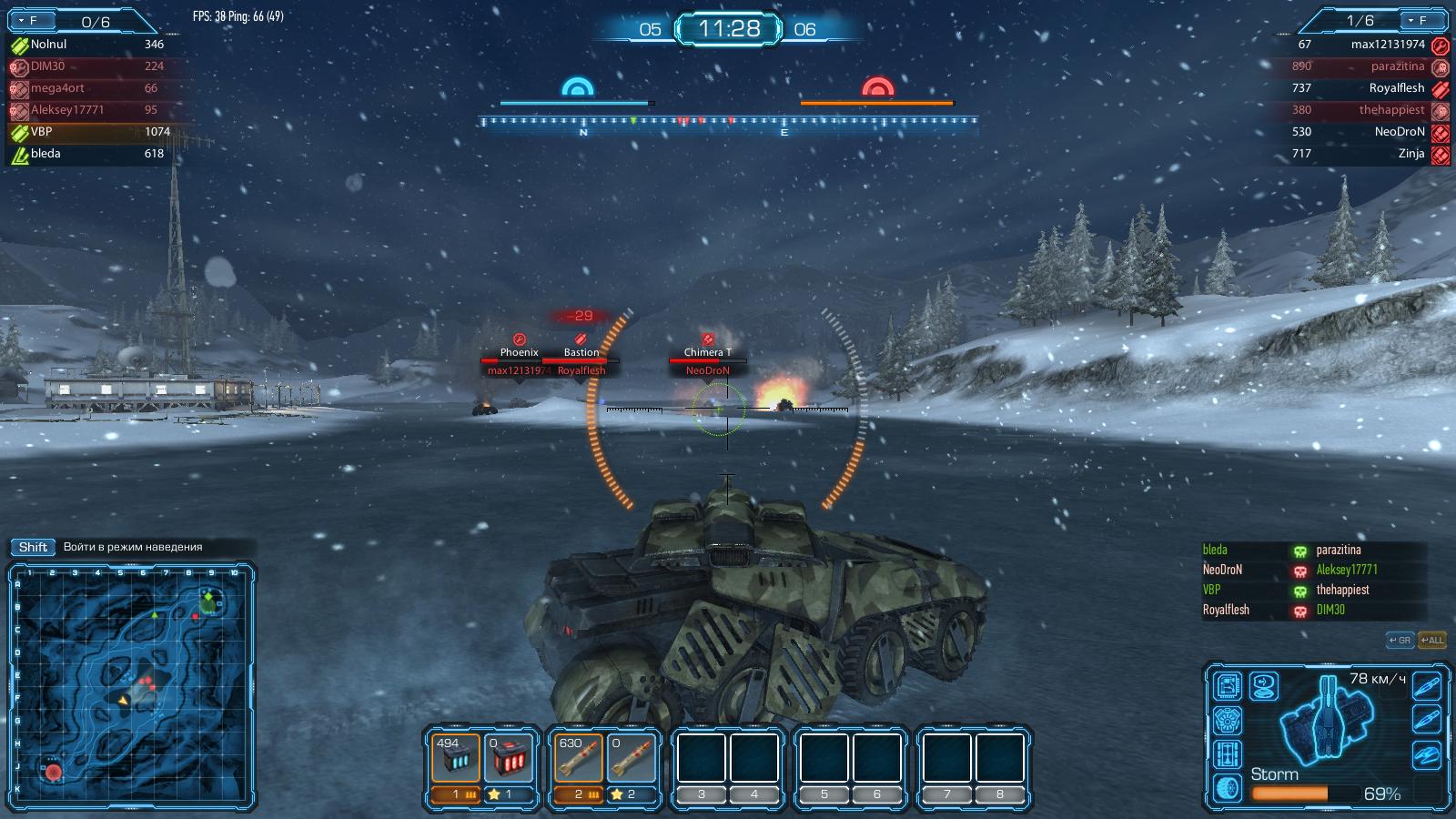Activate the Shift aiming mode prompt
Viewport: 1456px width, 819px height.
click(32, 548)
